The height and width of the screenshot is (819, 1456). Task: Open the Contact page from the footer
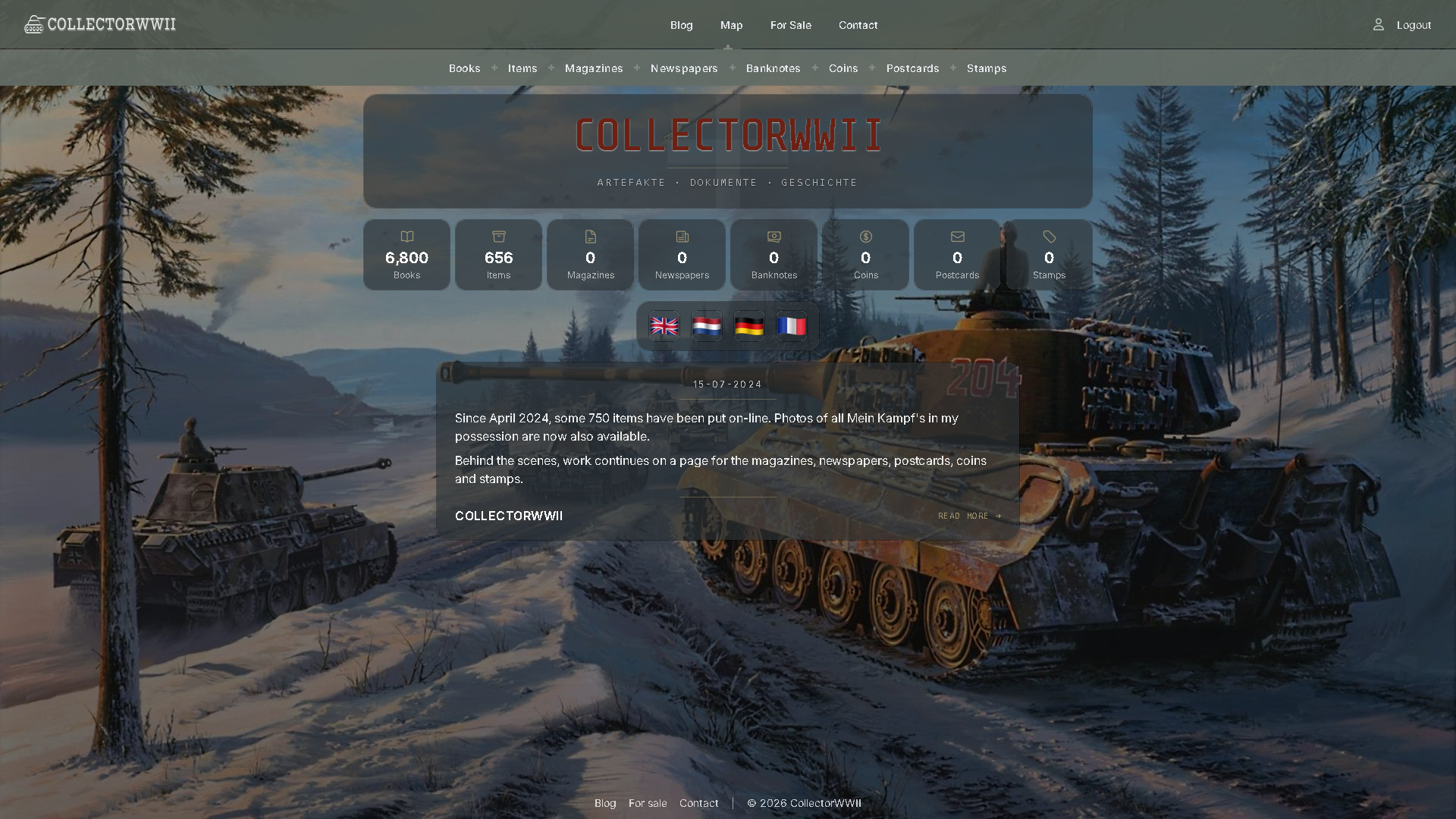pyautogui.click(x=698, y=803)
